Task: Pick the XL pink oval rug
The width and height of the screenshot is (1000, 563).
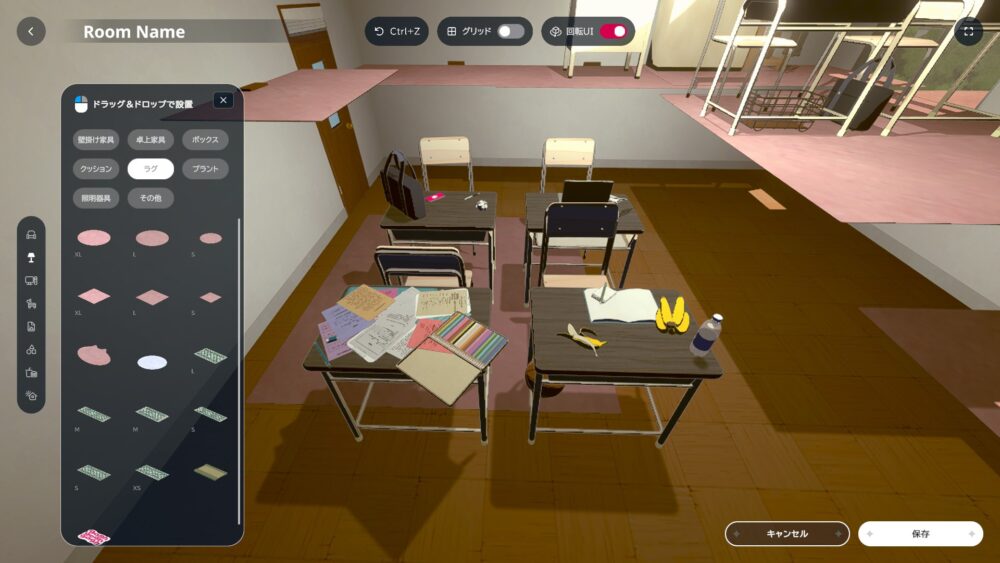Action: tap(94, 238)
